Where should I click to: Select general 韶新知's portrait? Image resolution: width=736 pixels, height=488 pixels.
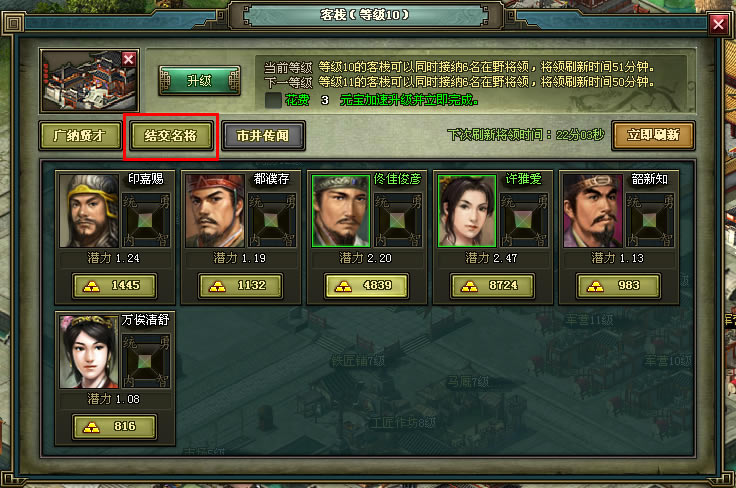click(x=593, y=211)
